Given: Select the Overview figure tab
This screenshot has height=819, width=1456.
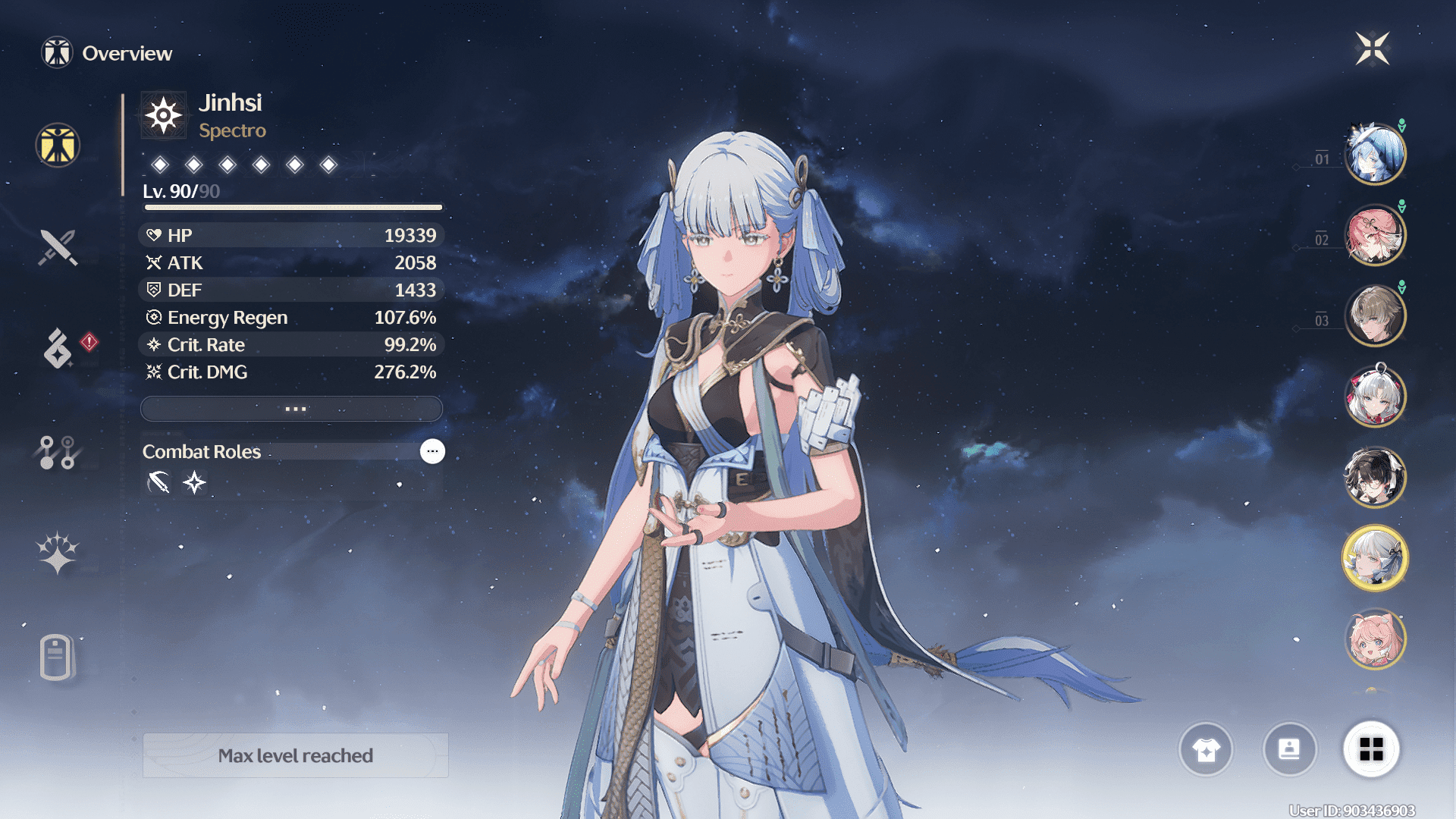Looking at the screenshot, I should pyautogui.click(x=58, y=145).
